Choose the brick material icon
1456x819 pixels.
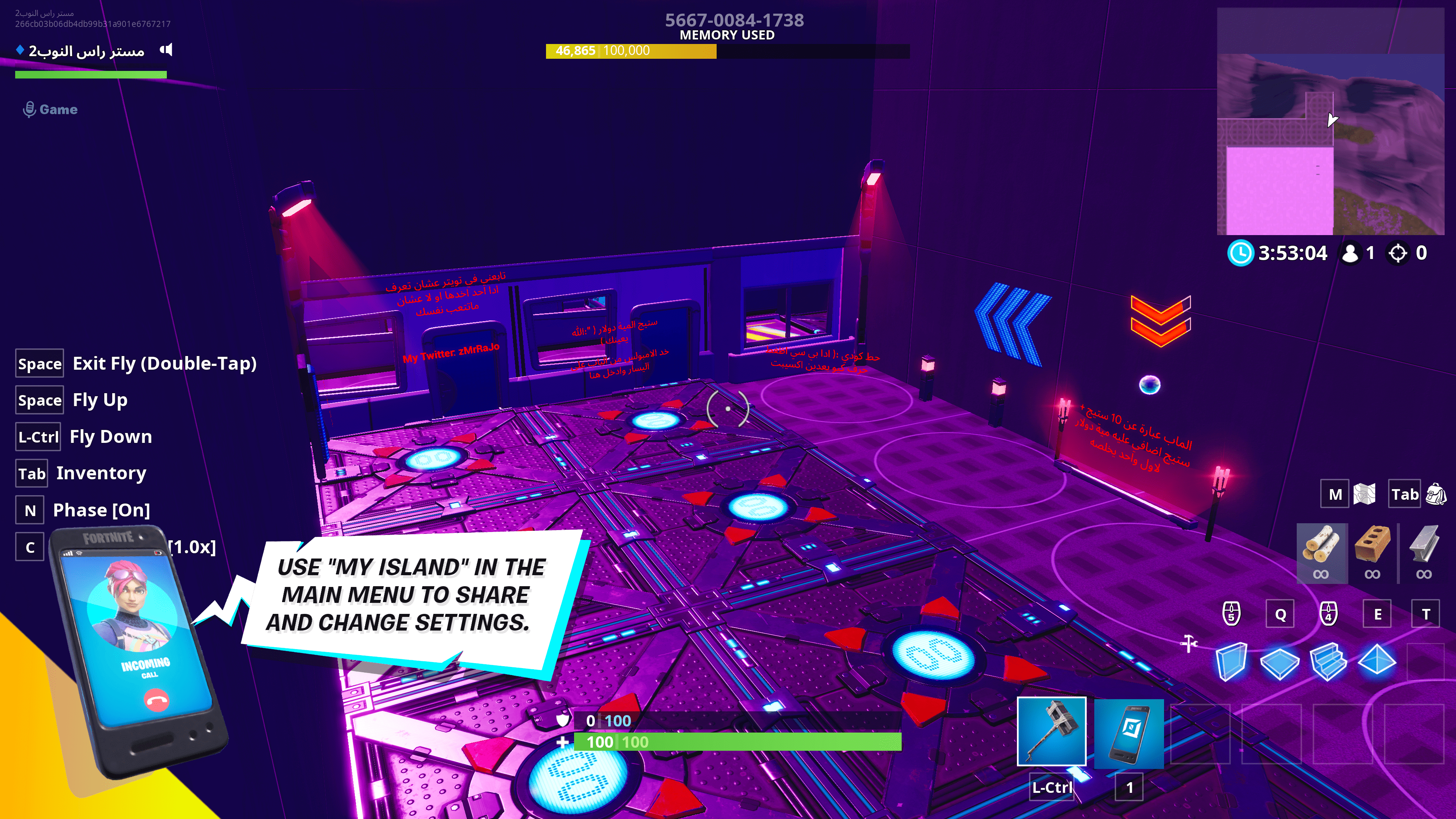pos(1372,545)
